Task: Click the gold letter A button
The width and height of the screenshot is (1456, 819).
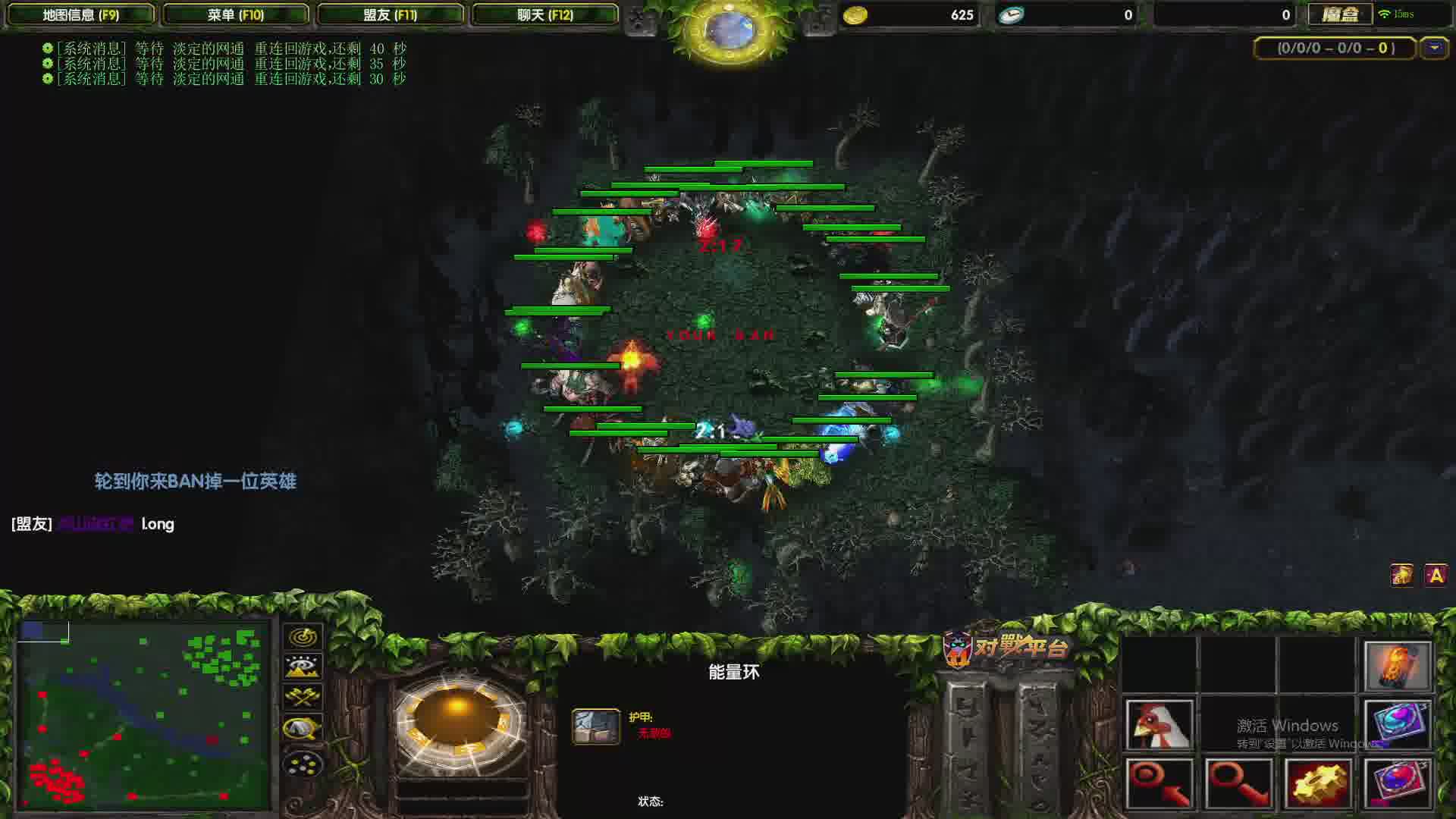Action: point(1436,576)
